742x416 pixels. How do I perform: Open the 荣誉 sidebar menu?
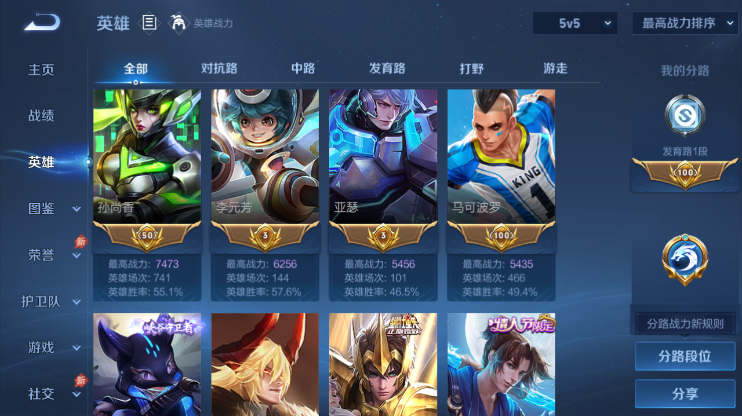click(41, 254)
